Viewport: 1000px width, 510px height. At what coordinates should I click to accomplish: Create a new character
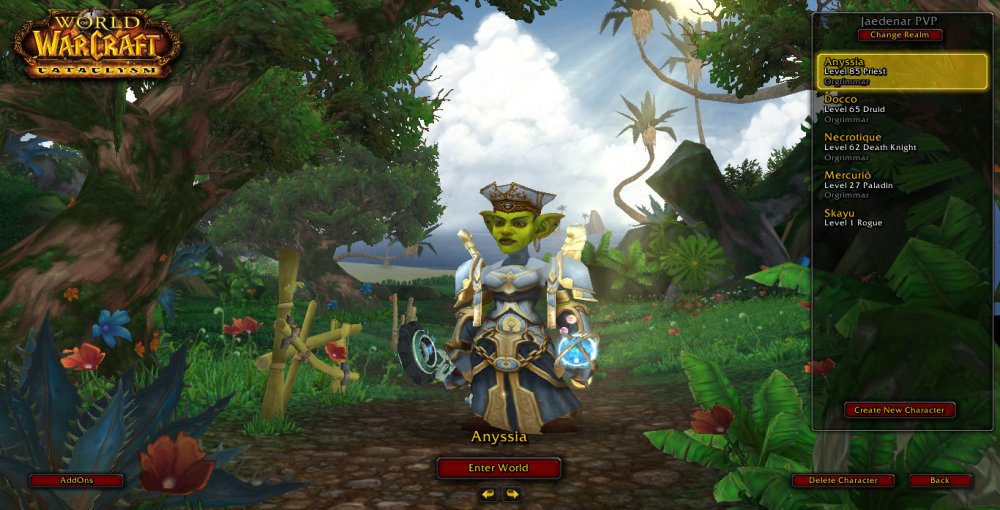[x=899, y=410]
